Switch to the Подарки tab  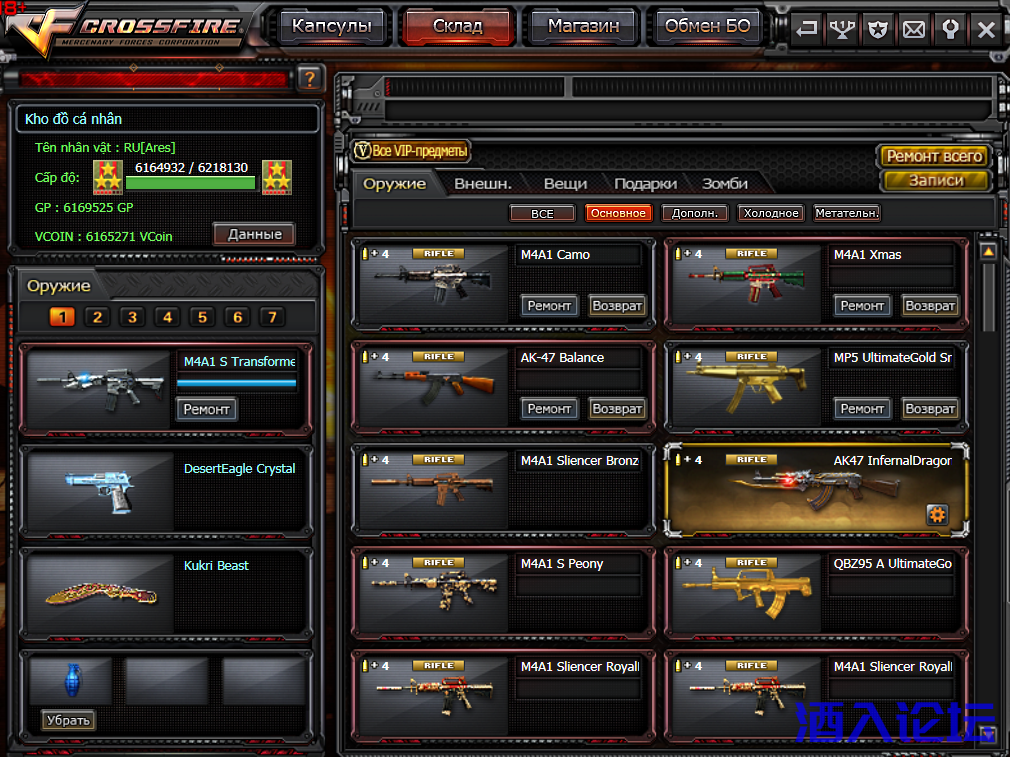click(645, 184)
